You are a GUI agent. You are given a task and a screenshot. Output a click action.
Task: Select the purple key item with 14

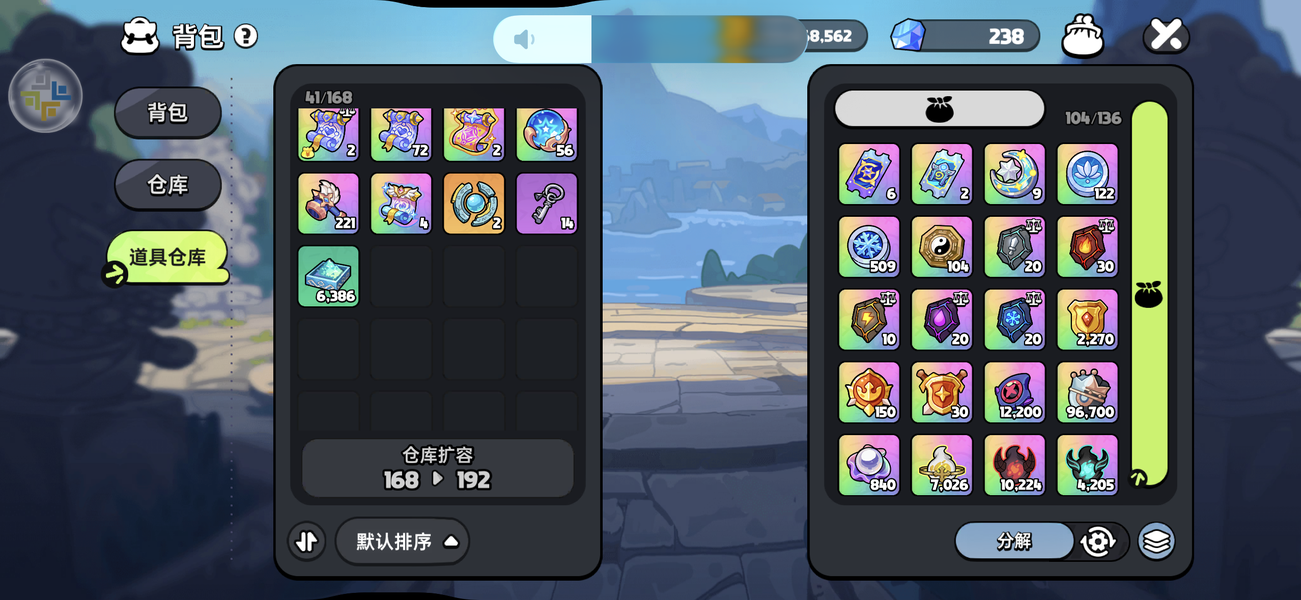(547, 203)
